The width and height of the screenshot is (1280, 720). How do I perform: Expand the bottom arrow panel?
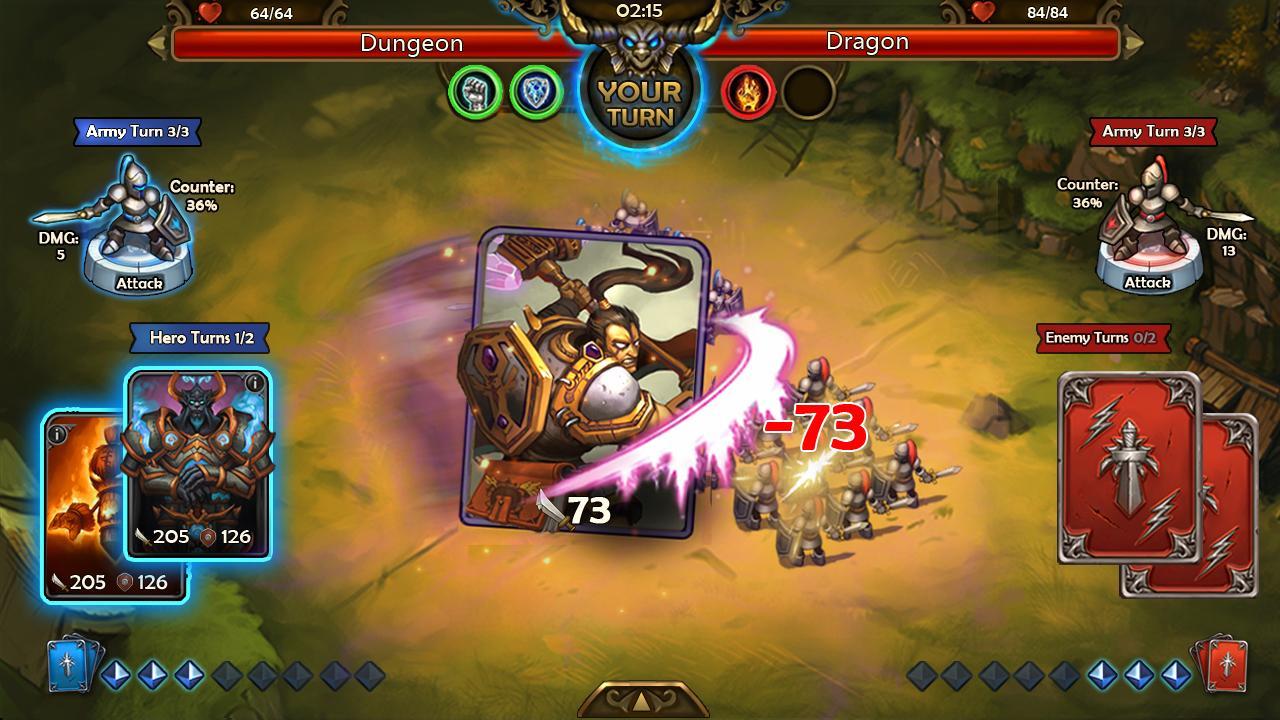641,699
